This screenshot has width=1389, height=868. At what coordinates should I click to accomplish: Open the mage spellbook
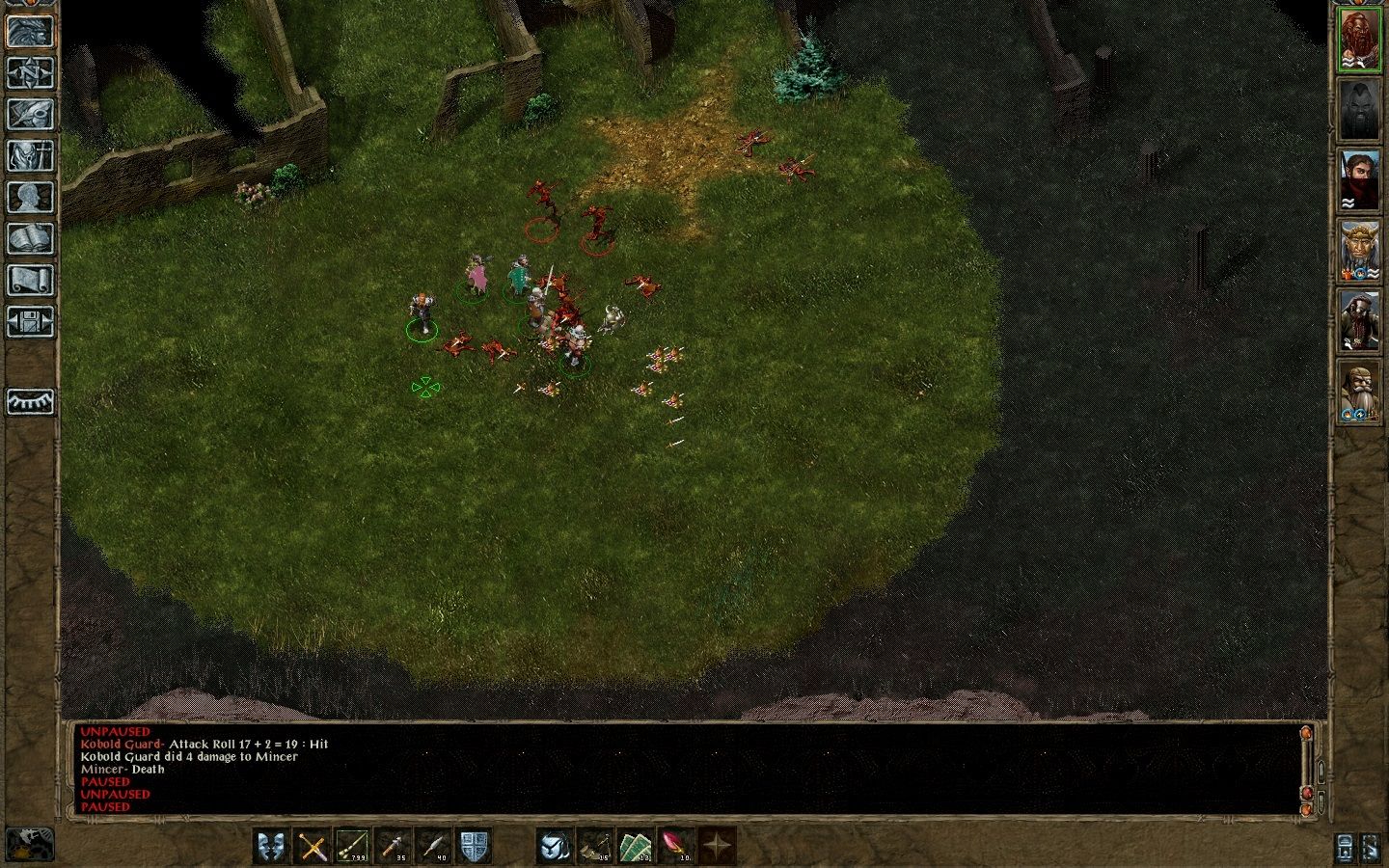click(x=30, y=238)
